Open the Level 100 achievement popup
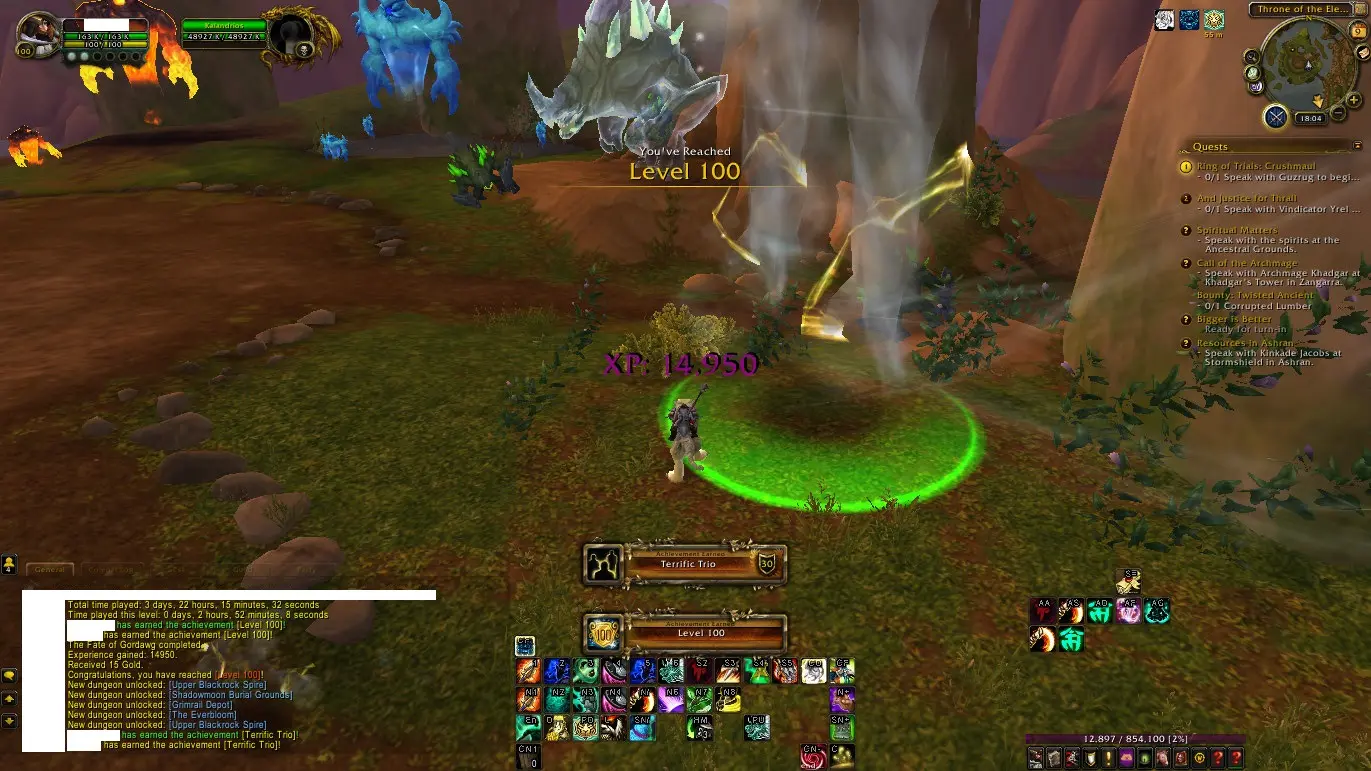Image resolution: width=1371 pixels, height=771 pixels. tap(685, 633)
